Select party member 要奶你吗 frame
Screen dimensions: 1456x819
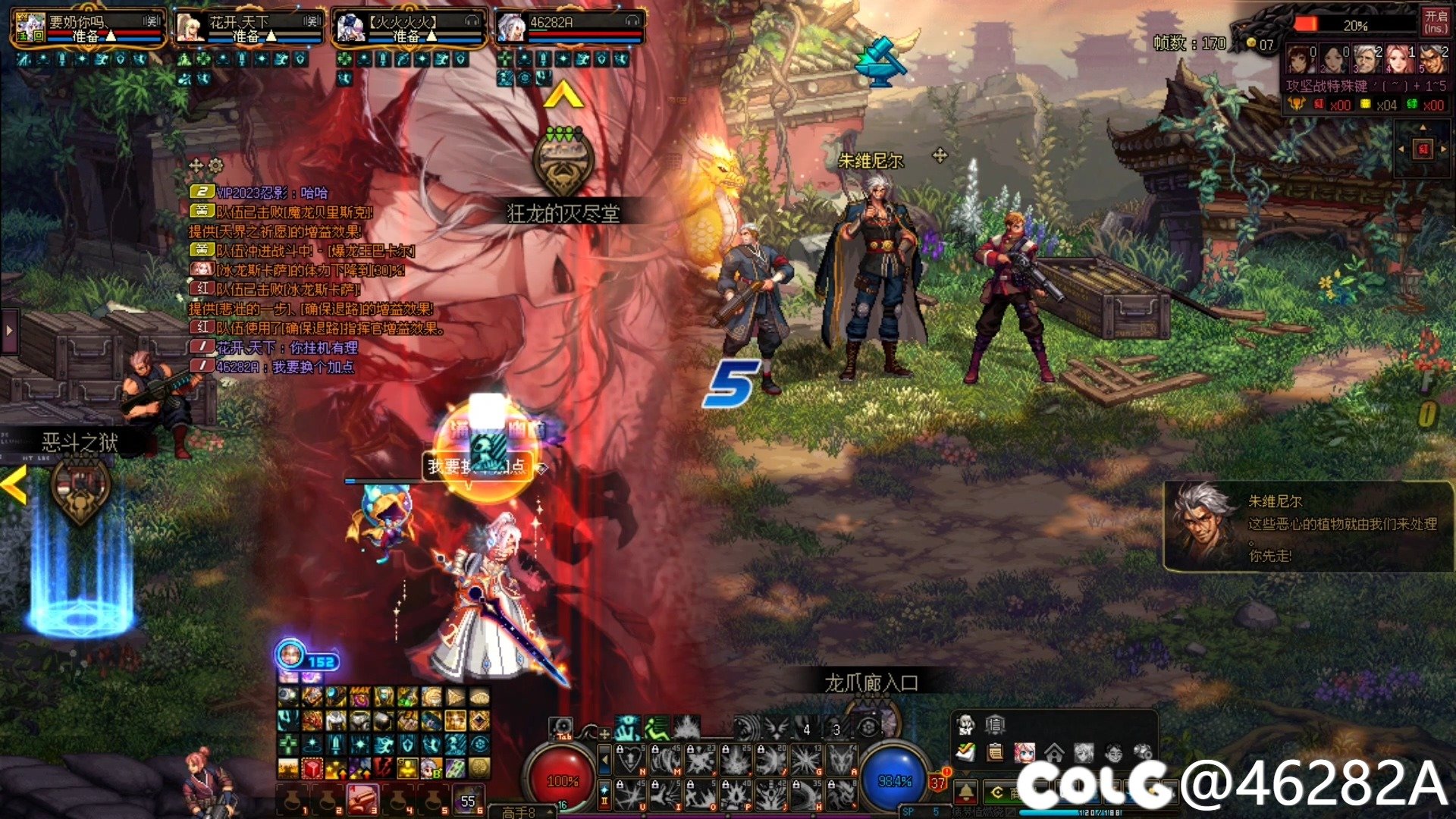tap(88, 27)
